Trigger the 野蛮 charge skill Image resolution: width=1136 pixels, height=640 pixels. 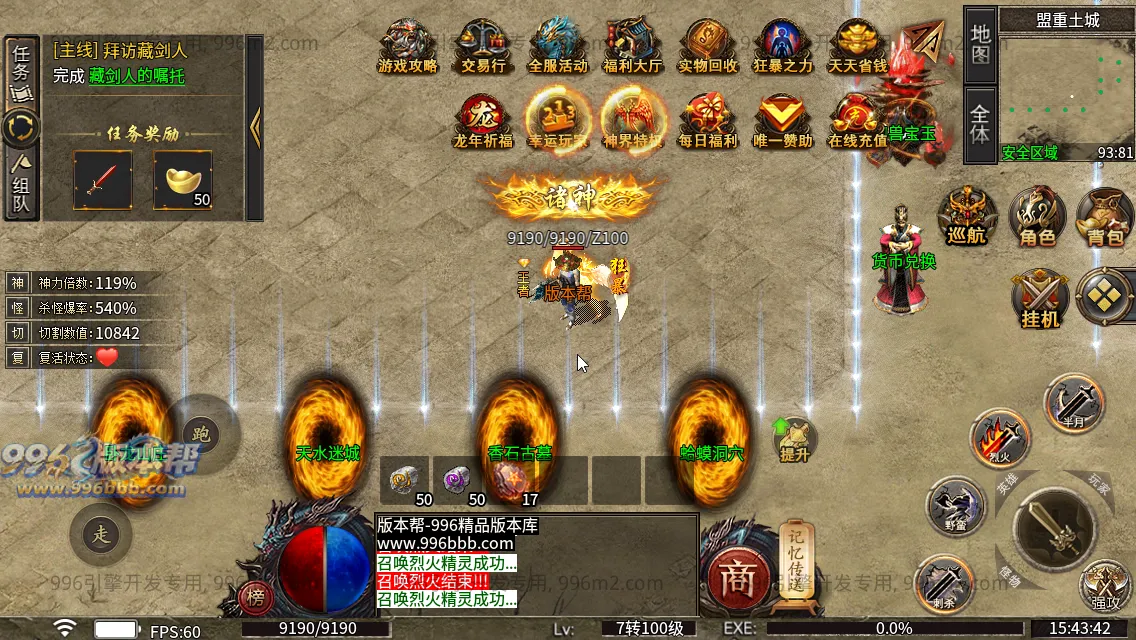[957, 505]
